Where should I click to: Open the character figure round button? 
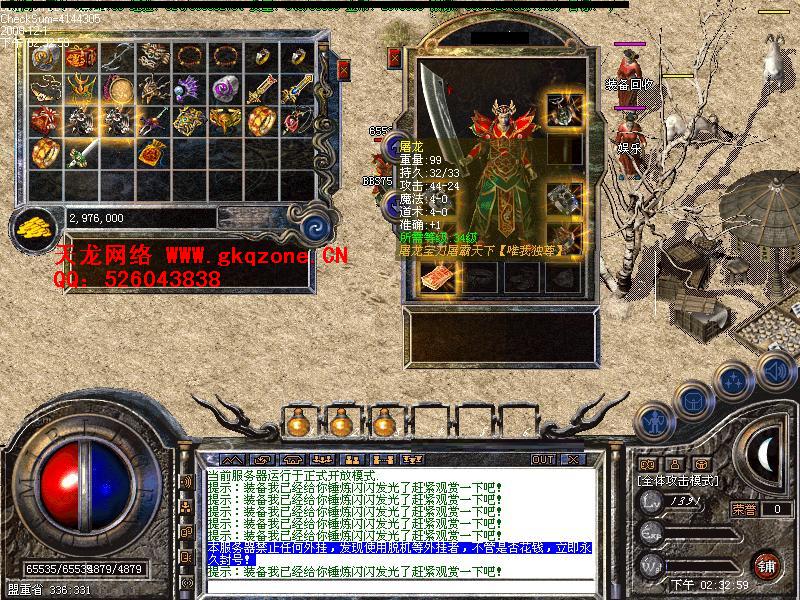654,421
